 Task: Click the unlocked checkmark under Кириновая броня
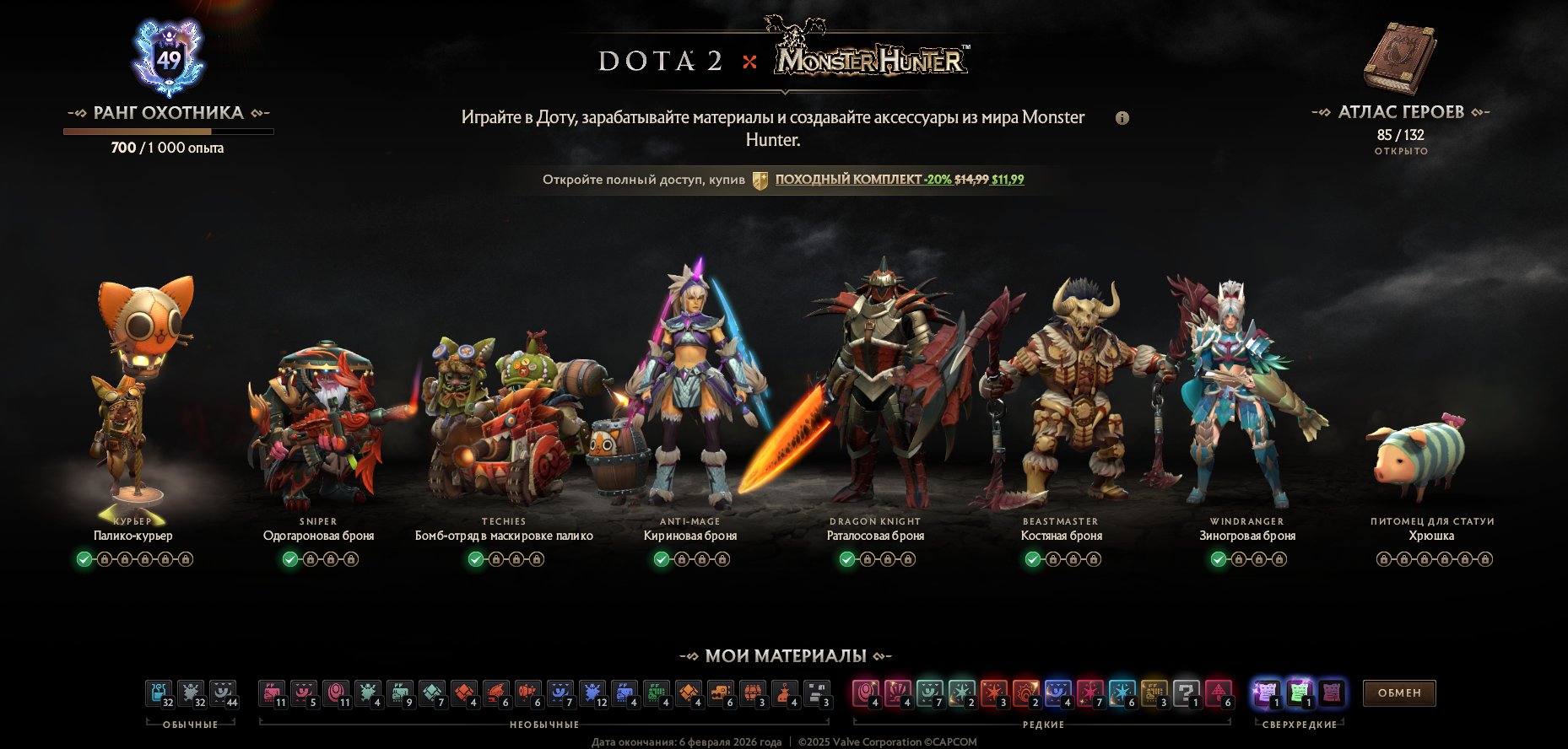tap(662, 558)
